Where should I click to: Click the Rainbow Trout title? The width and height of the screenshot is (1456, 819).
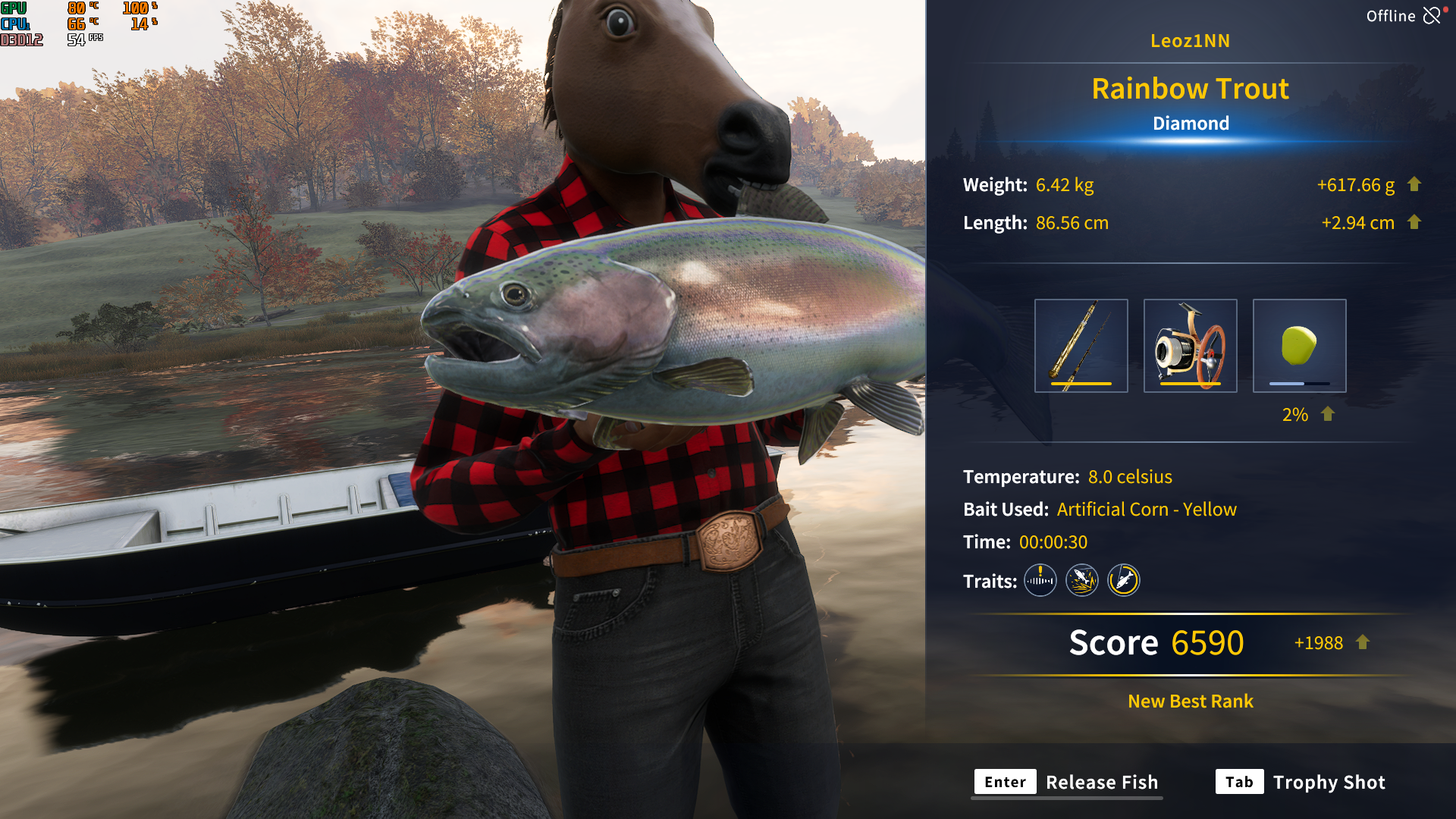click(1190, 89)
